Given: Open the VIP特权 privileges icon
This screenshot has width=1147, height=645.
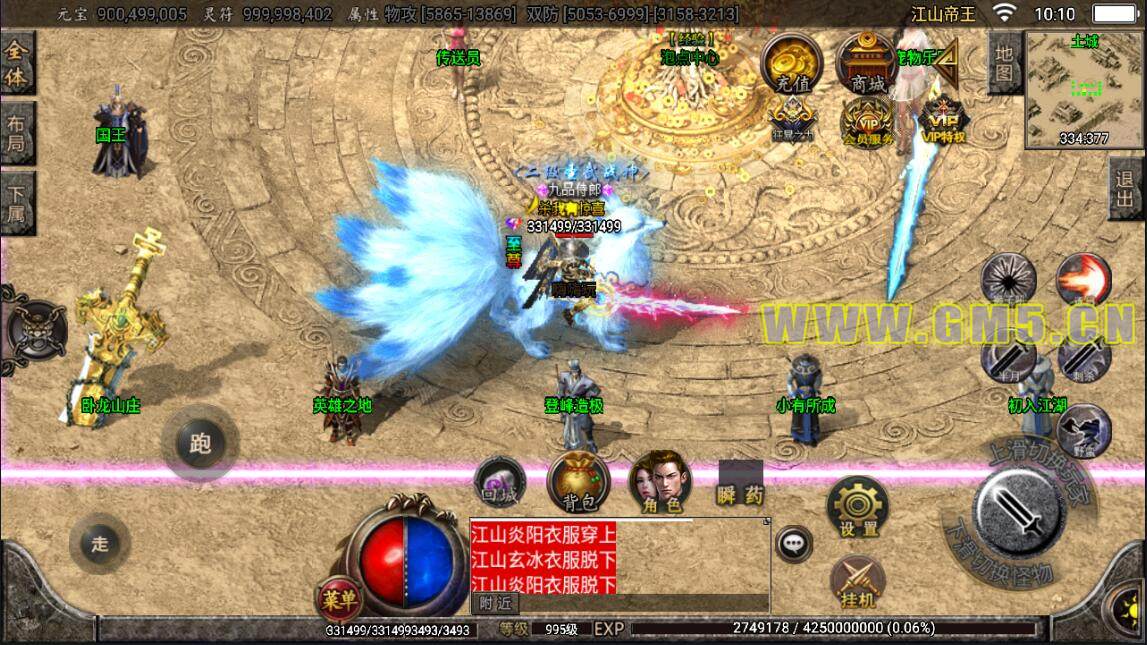Looking at the screenshot, I should [942, 120].
